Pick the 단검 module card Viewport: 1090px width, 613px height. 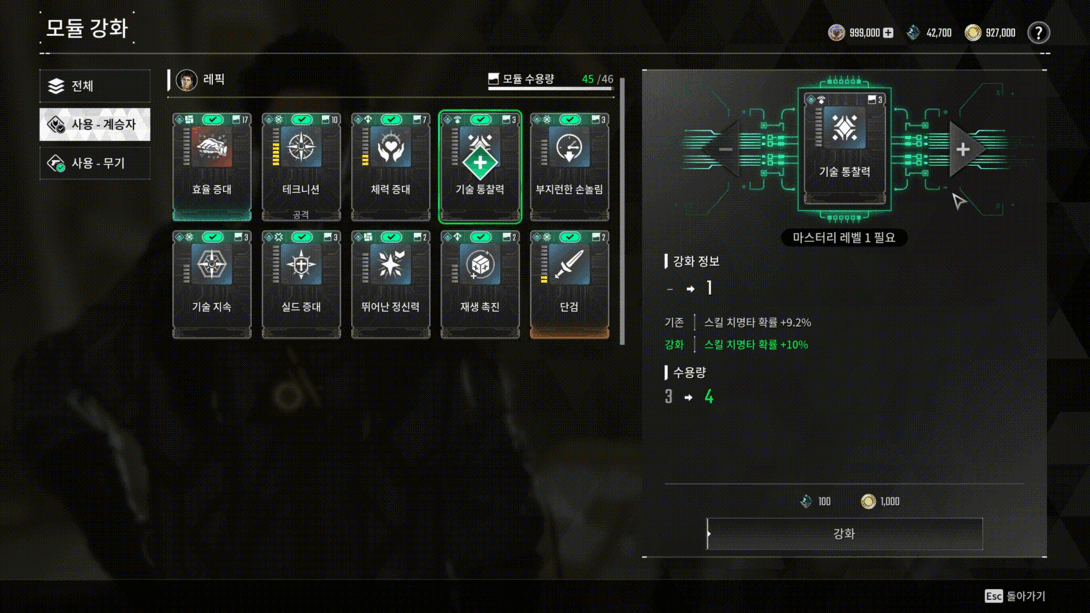coord(569,284)
